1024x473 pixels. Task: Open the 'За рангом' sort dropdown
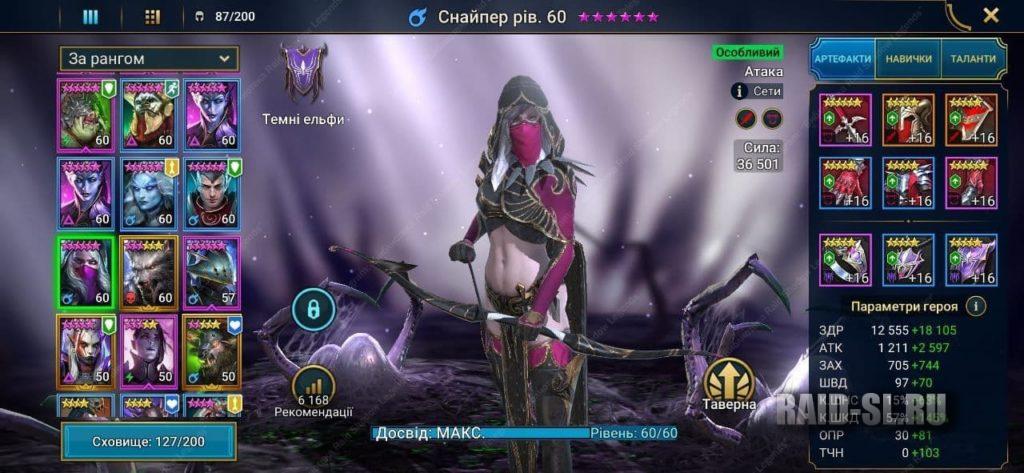[148, 58]
